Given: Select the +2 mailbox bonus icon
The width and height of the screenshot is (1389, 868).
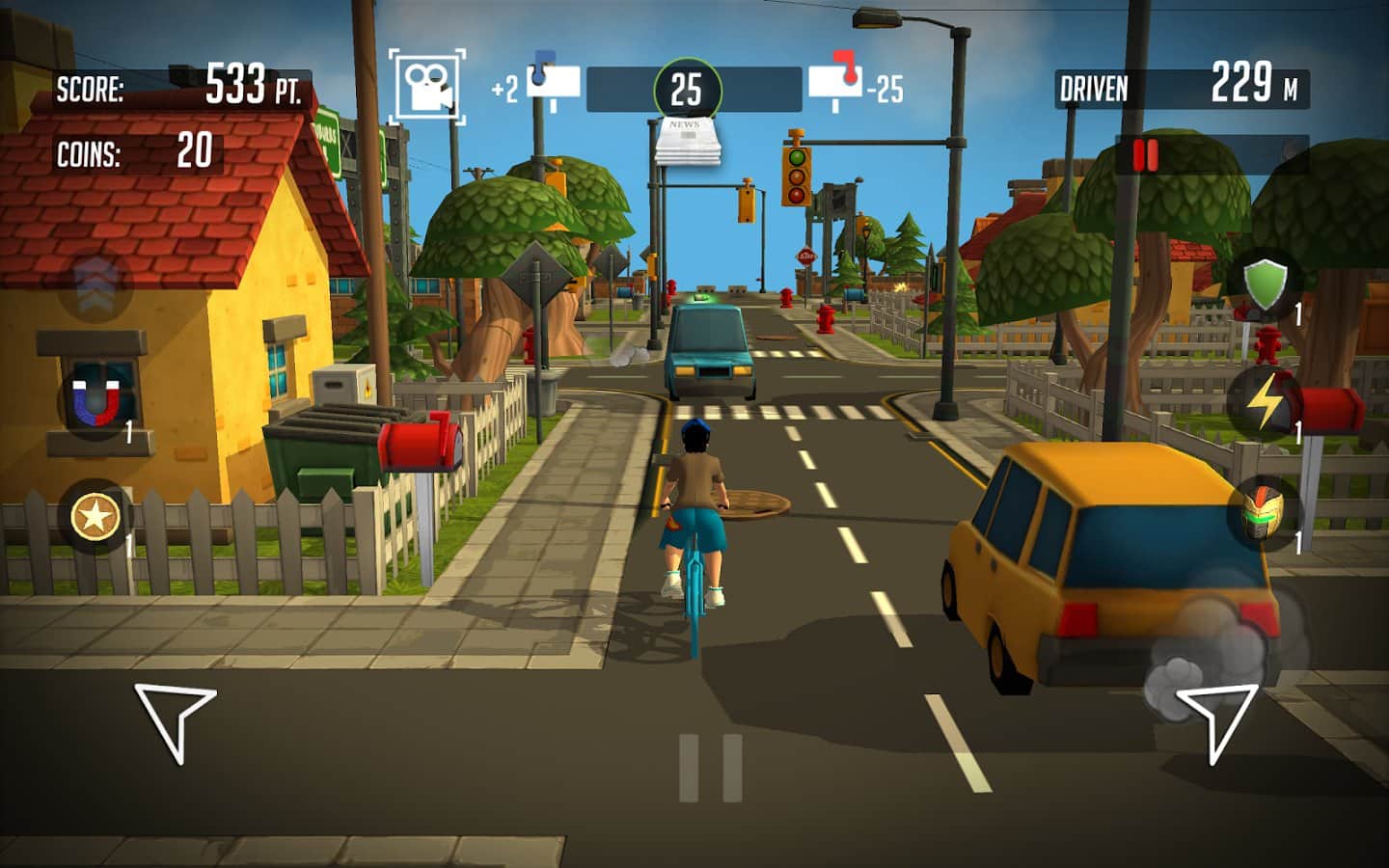Looking at the screenshot, I should pos(548,81).
